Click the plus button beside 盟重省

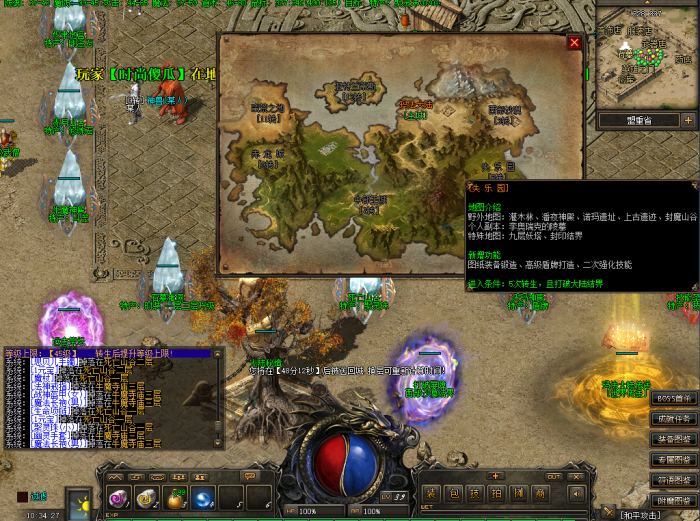point(687,120)
